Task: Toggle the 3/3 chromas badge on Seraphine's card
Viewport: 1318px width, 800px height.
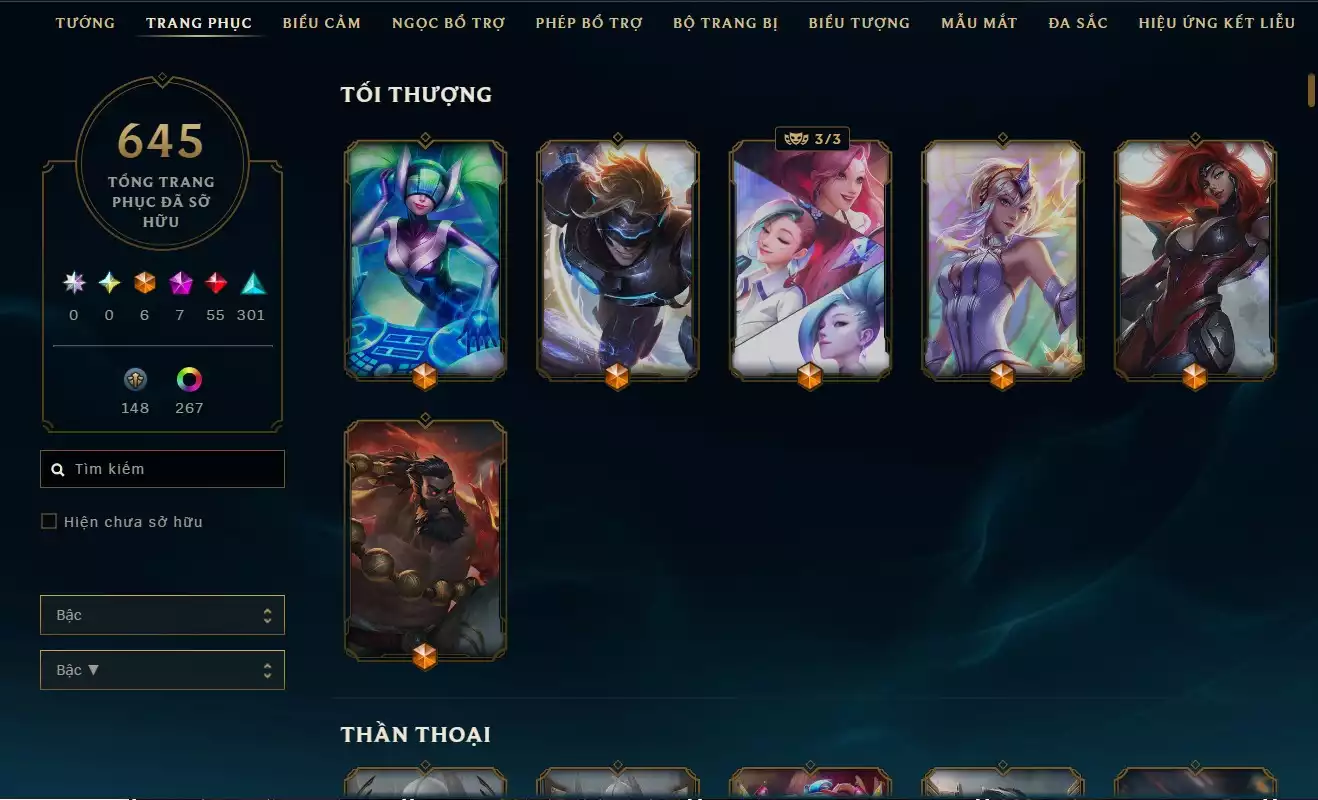Action: coord(811,139)
